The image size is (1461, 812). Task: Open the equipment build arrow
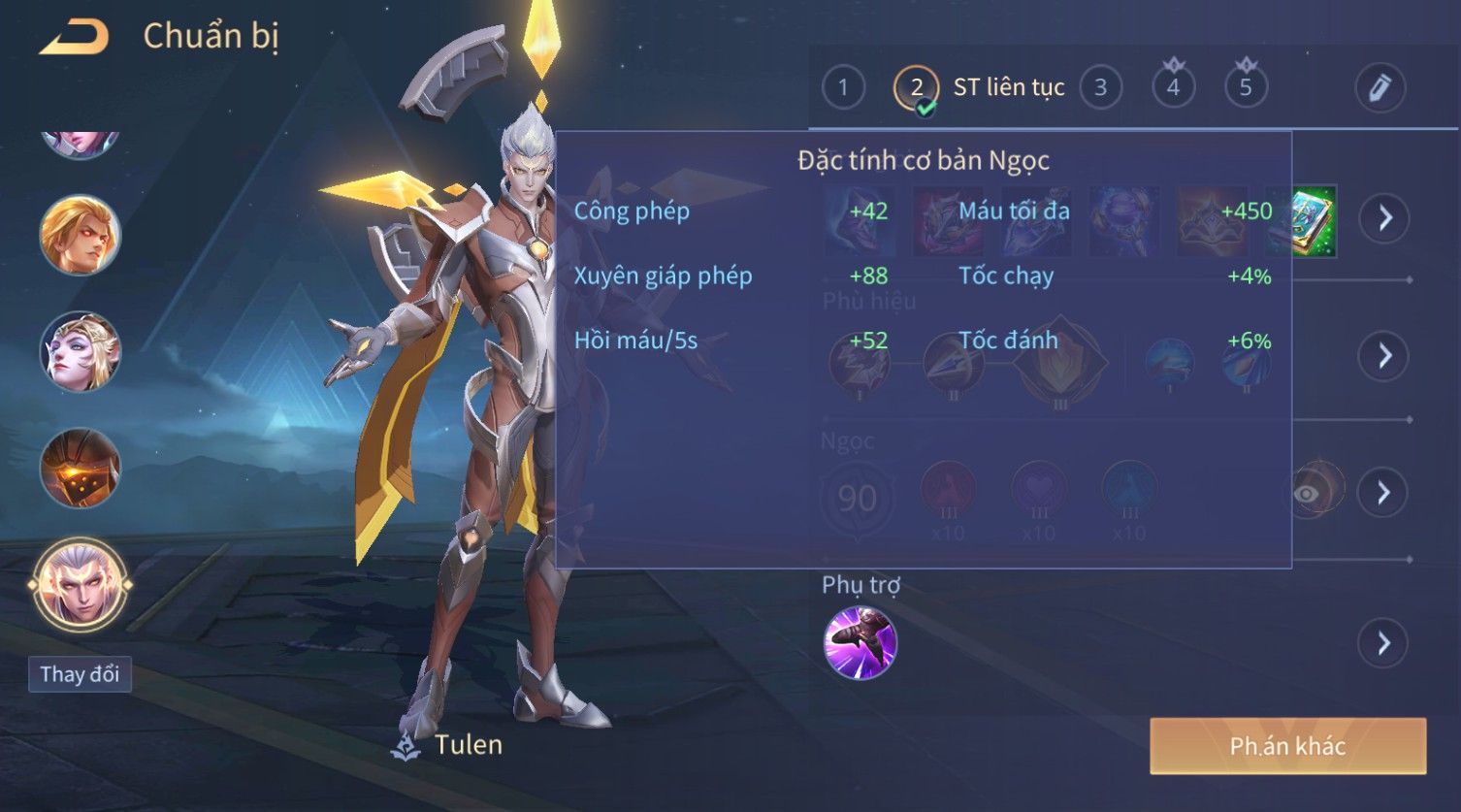[x=1384, y=218]
